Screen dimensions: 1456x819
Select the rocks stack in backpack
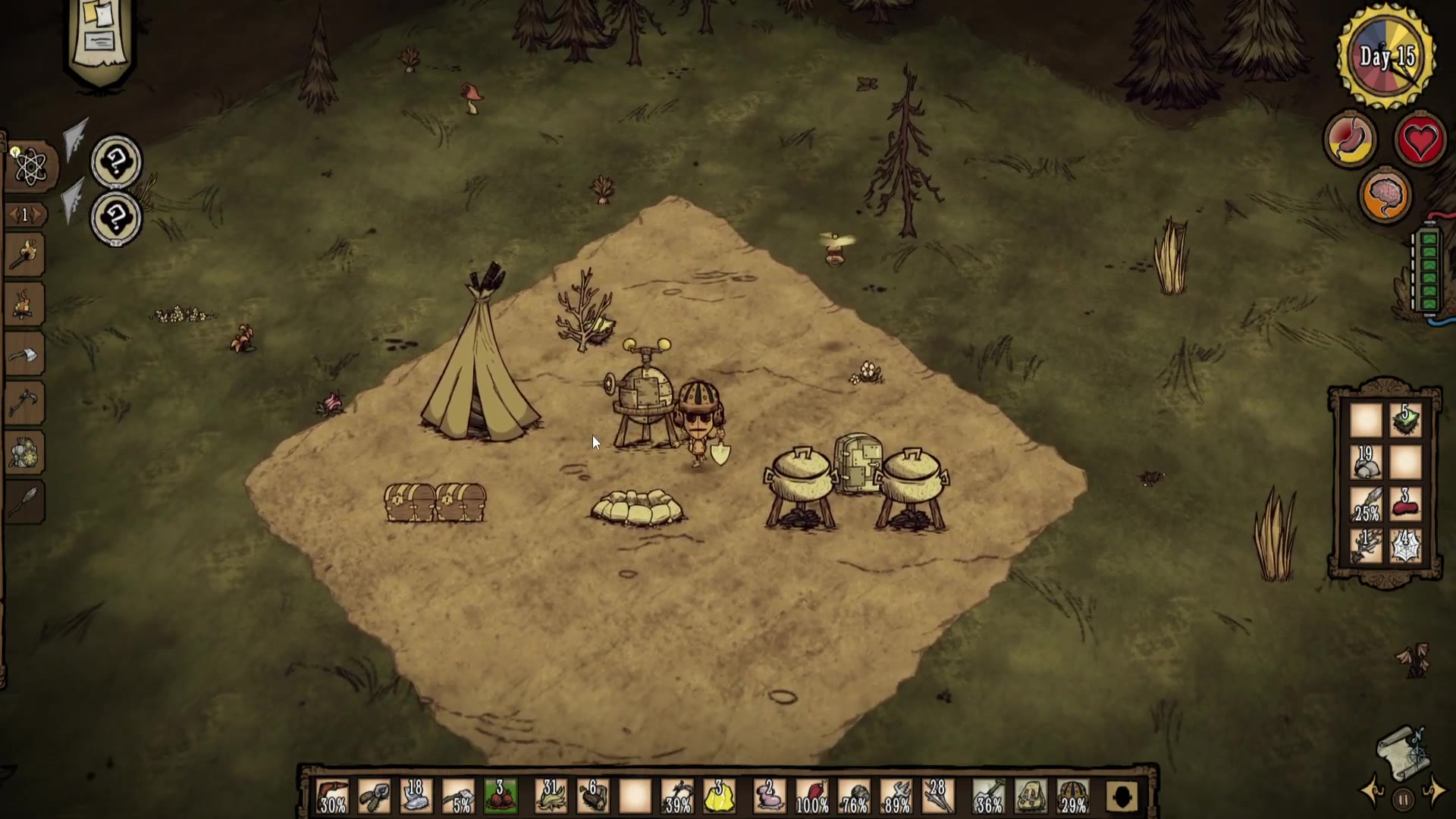(x=1366, y=462)
